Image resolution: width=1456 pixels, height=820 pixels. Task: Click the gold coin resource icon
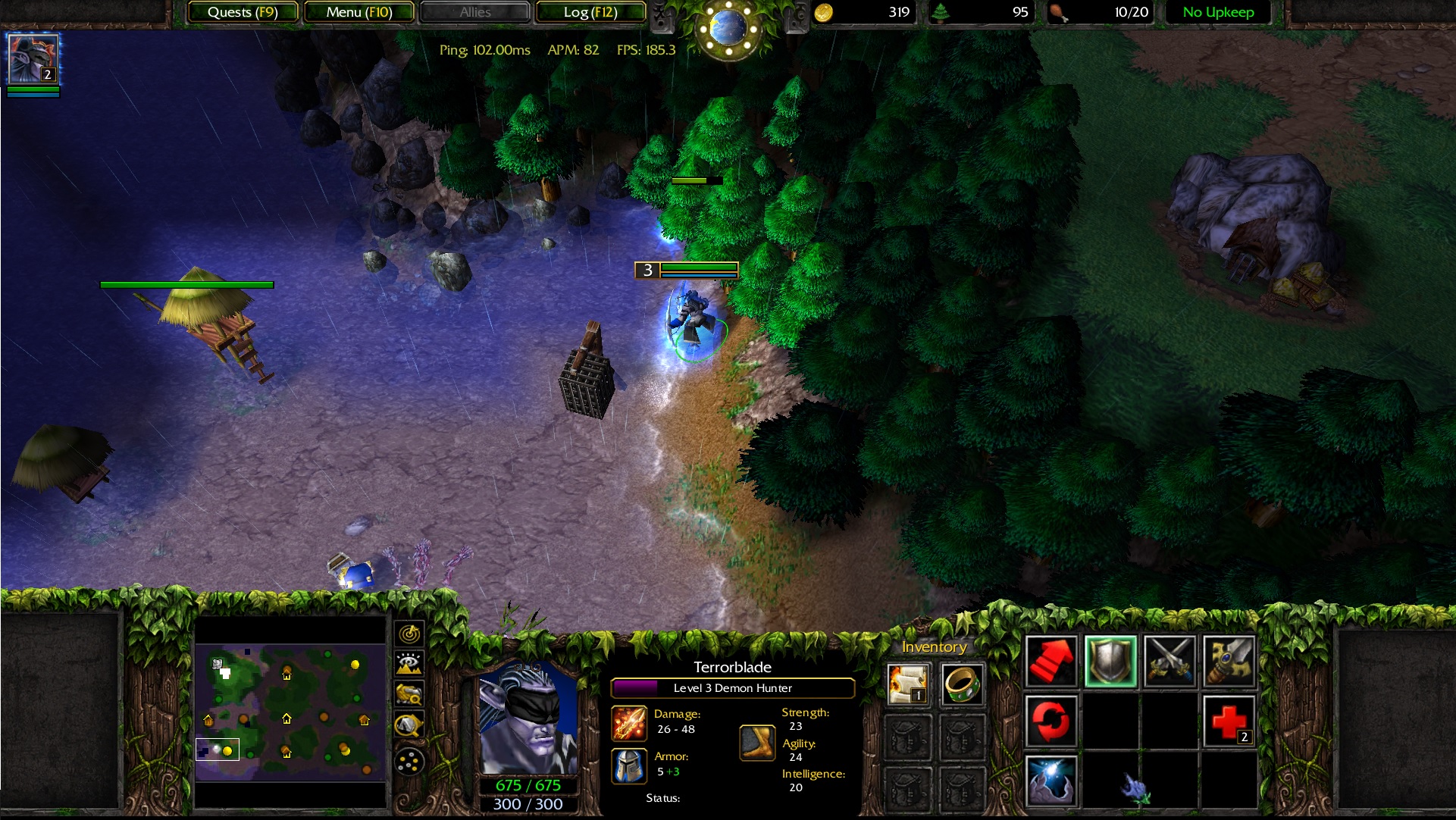click(x=826, y=11)
